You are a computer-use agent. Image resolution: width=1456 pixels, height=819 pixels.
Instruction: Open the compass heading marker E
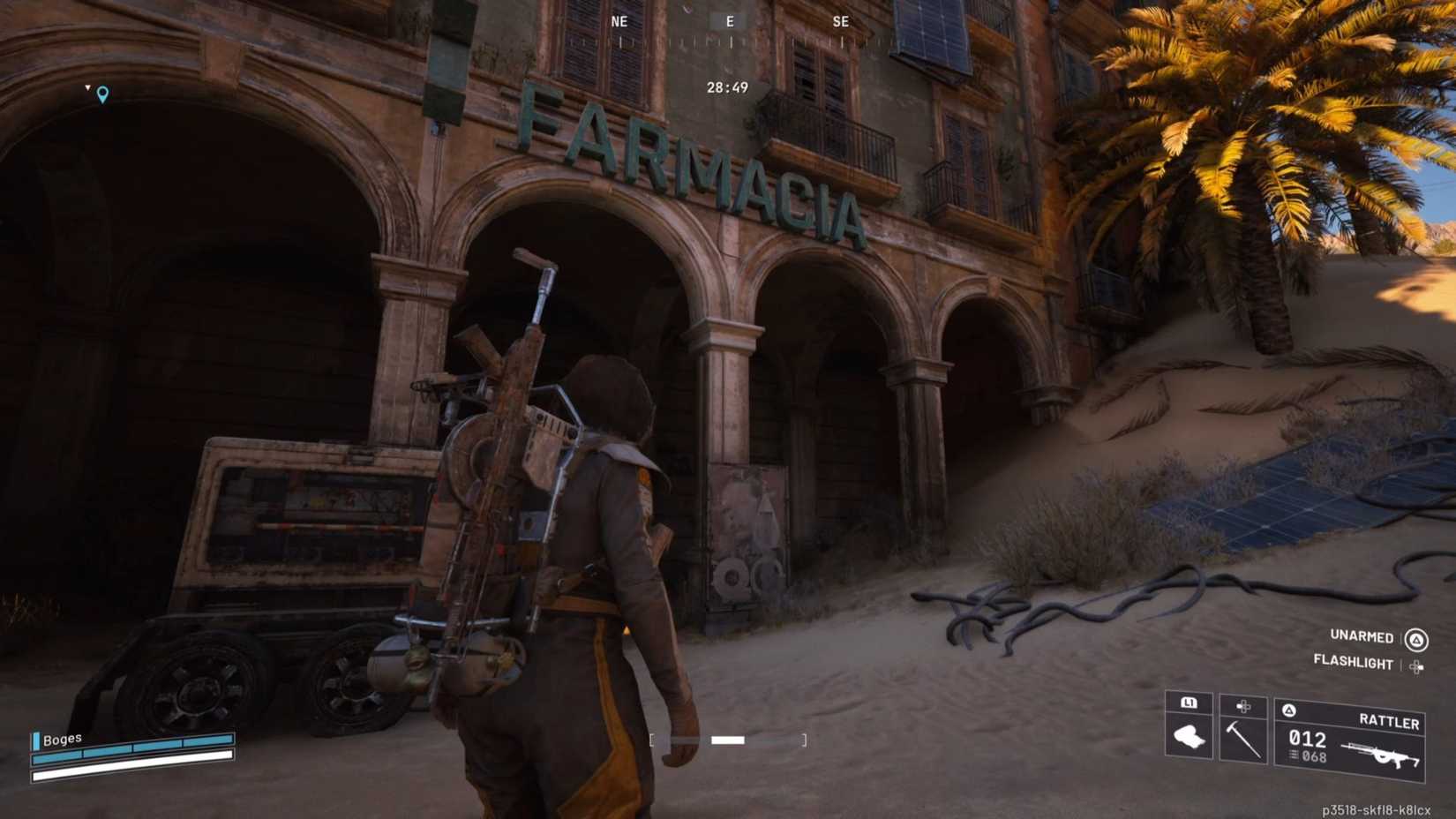point(729,21)
